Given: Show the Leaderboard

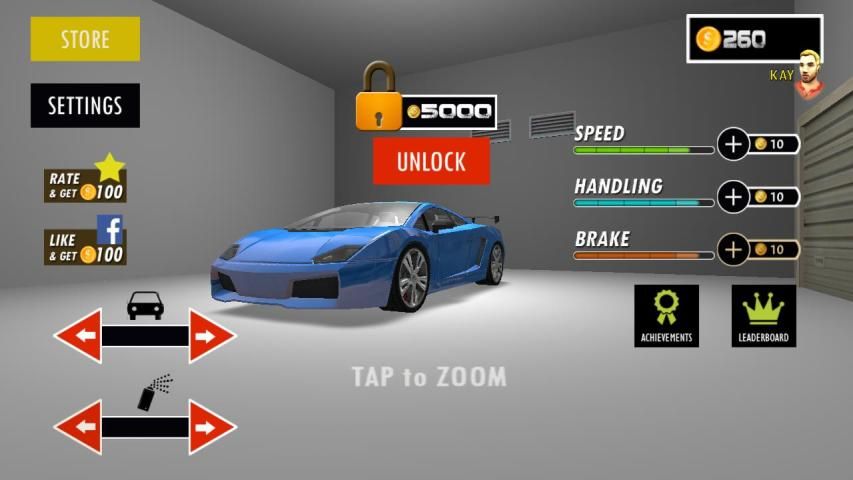Looking at the screenshot, I should click(764, 315).
